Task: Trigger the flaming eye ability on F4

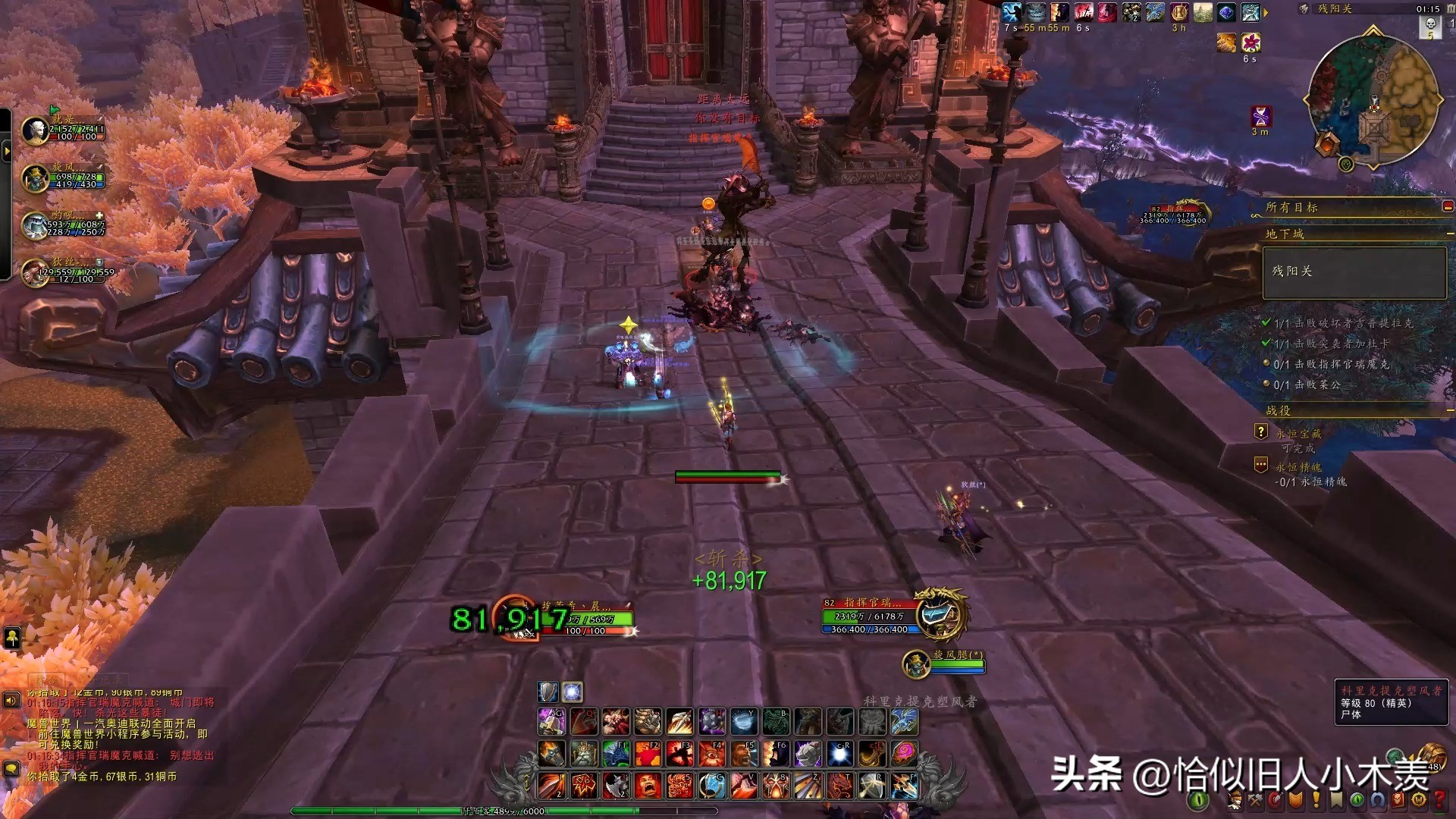Action: pos(711,754)
